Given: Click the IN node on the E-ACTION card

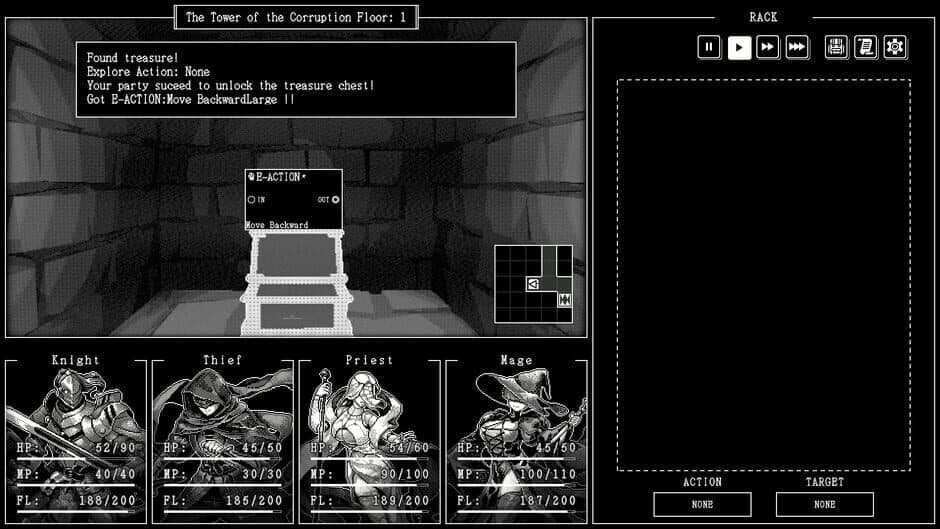Looking at the screenshot, I should 251,200.
